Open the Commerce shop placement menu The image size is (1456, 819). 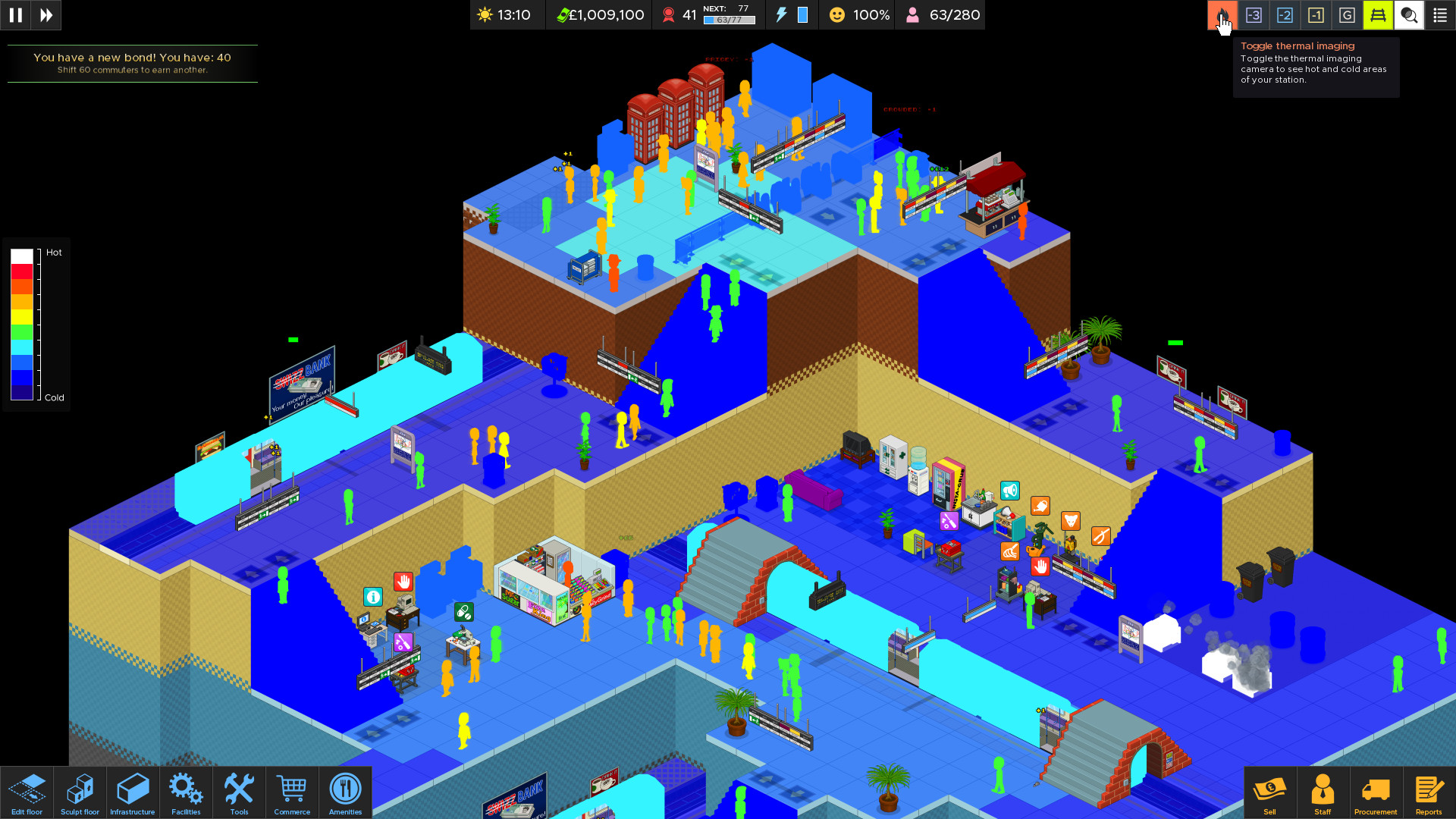click(x=292, y=792)
